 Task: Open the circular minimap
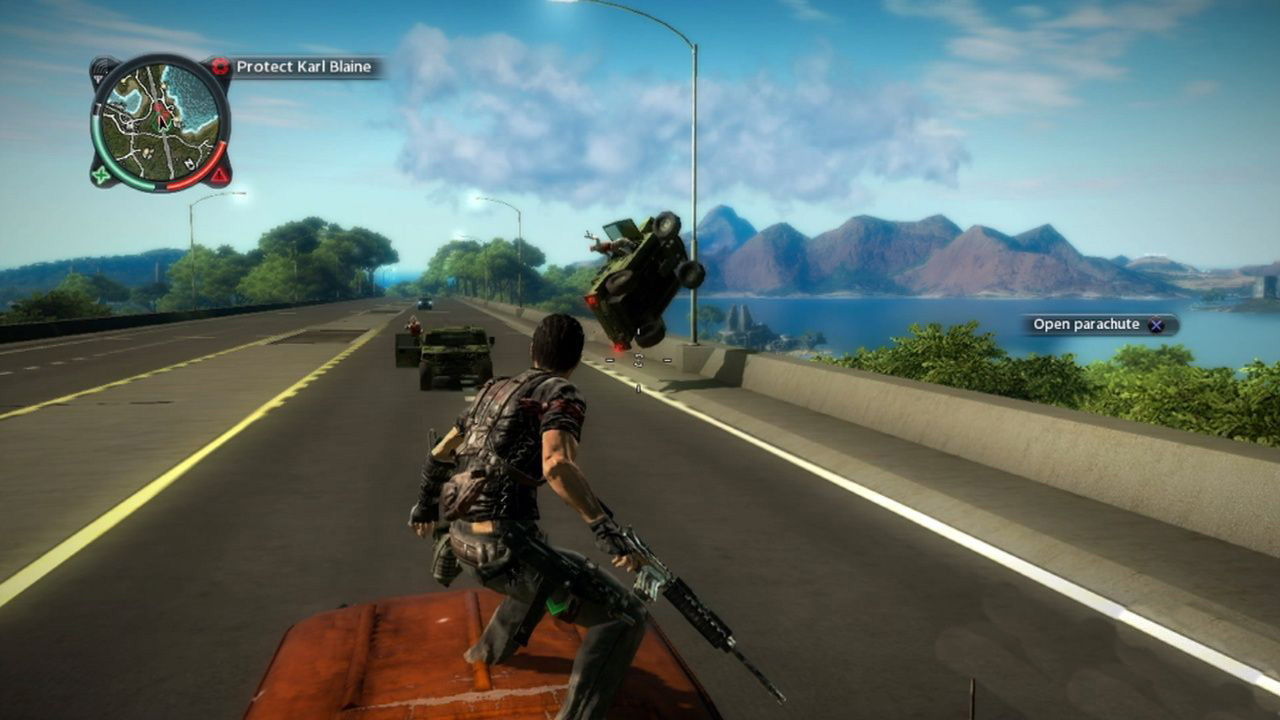click(160, 122)
